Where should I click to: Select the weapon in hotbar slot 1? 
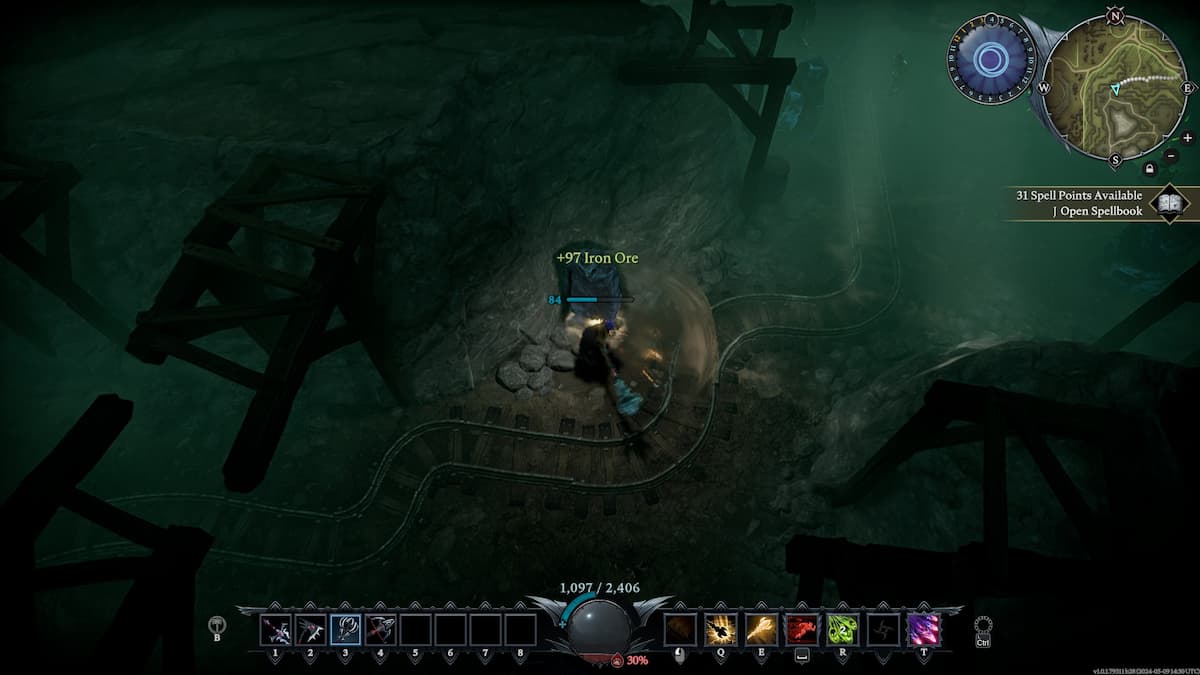click(275, 629)
